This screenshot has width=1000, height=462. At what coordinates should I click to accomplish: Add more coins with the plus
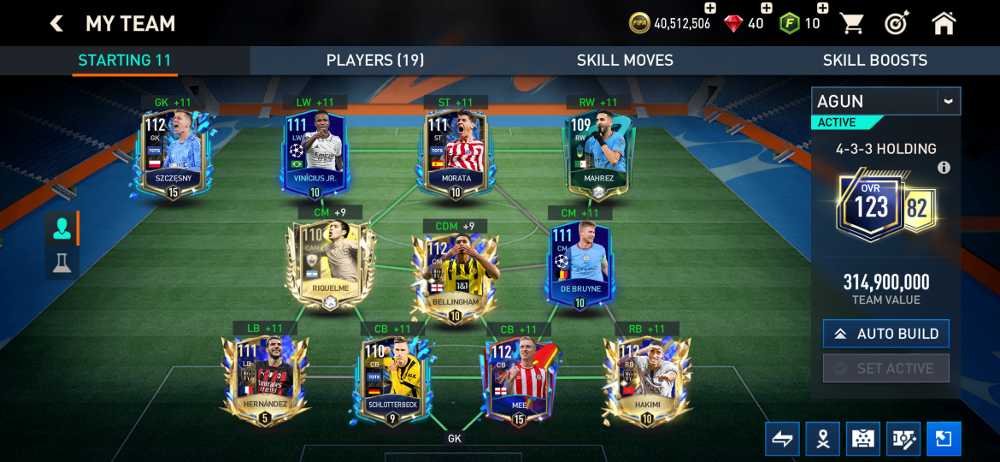pos(710,8)
